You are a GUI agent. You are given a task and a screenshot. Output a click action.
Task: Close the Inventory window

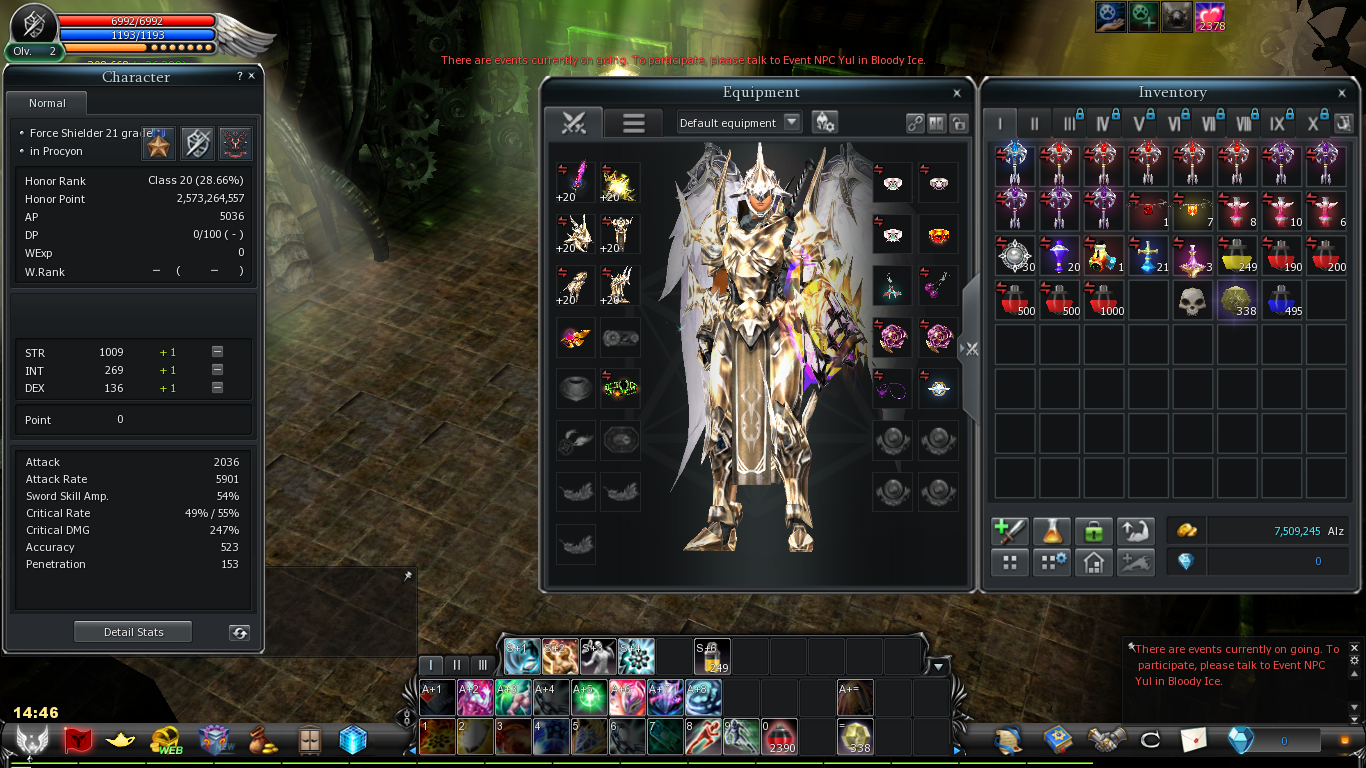tap(1342, 93)
